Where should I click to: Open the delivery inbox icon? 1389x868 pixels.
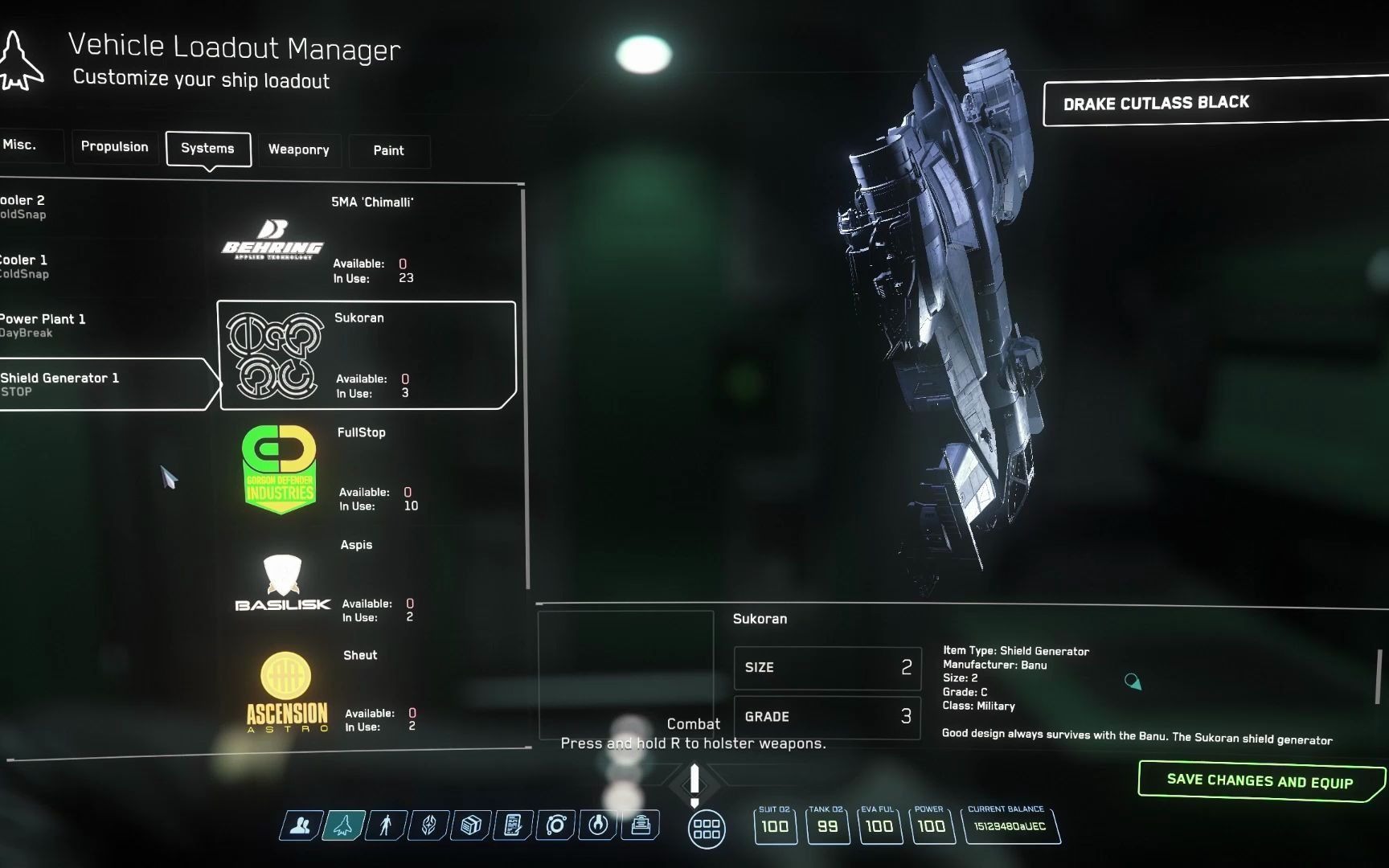[x=641, y=825]
